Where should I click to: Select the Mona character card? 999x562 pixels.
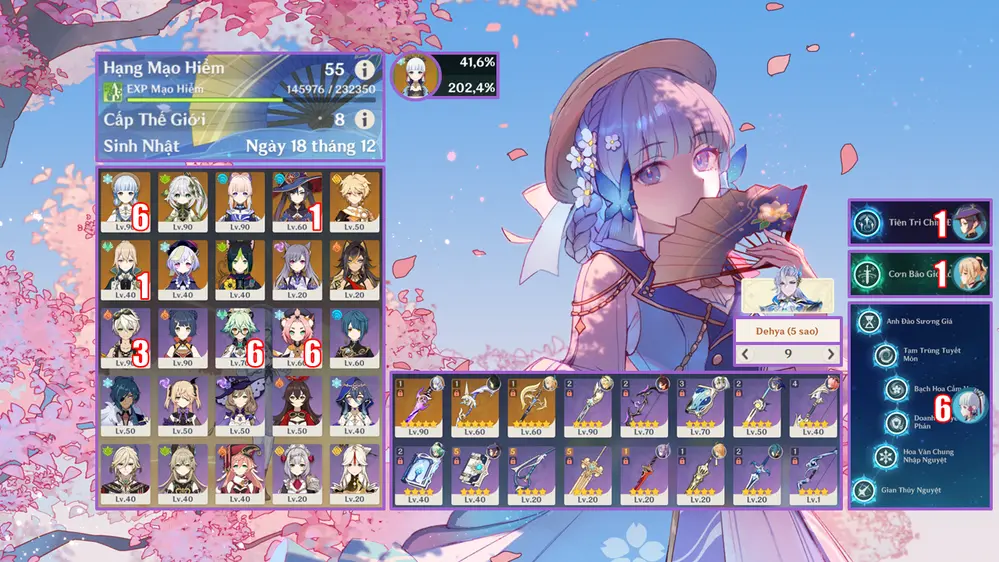click(x=298, y=198)
